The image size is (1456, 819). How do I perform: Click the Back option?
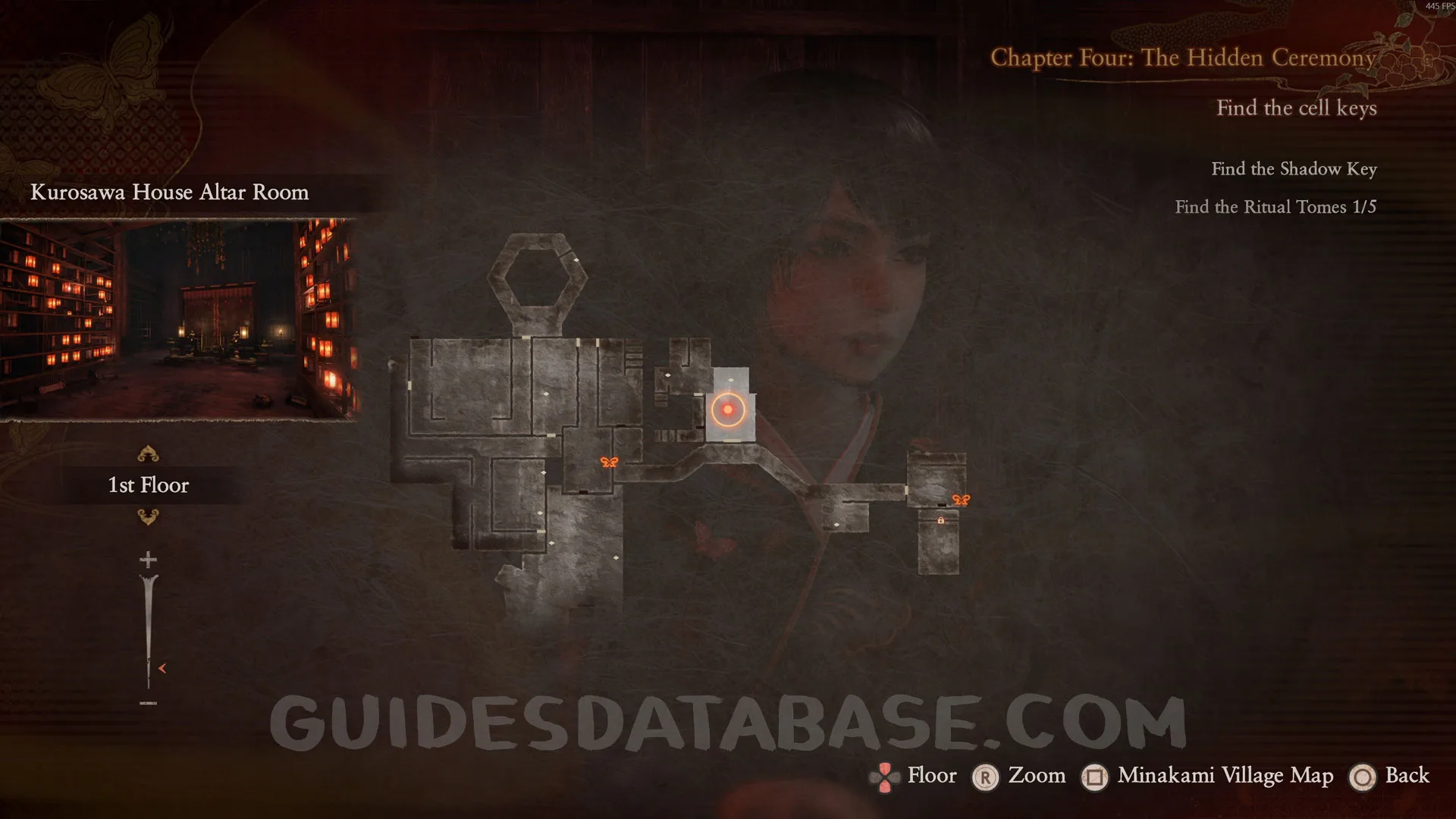(1407, 776)
